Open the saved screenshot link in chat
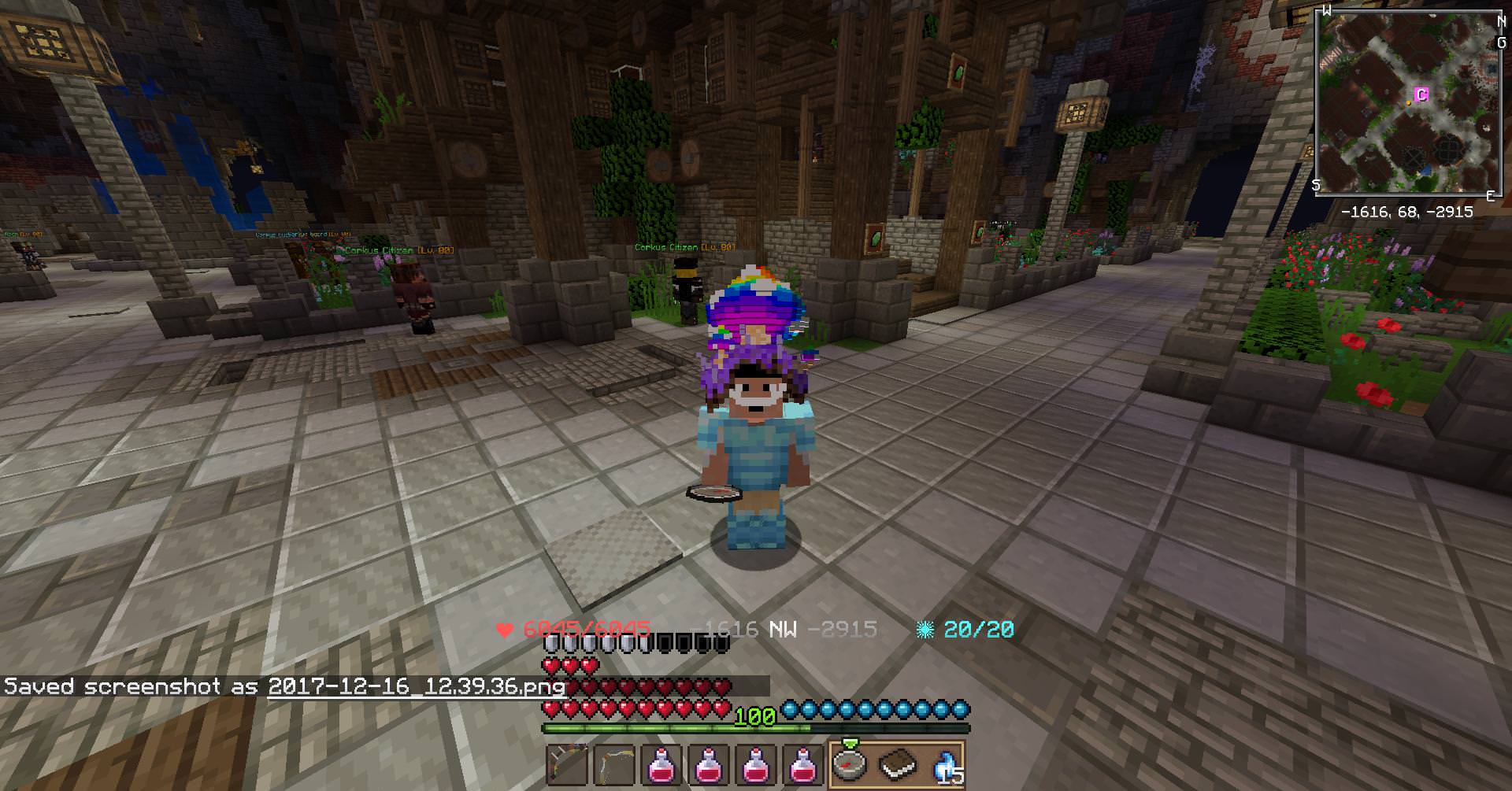Screen dimensions: 1512x791 (x=417, y=686)
